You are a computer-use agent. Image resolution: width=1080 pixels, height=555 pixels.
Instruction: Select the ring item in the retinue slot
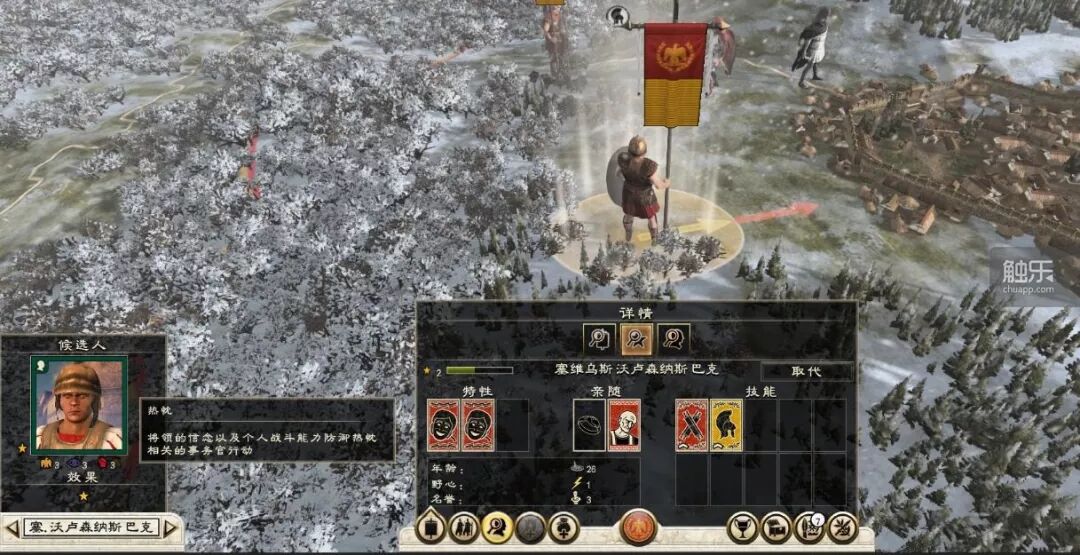point(589,425)
